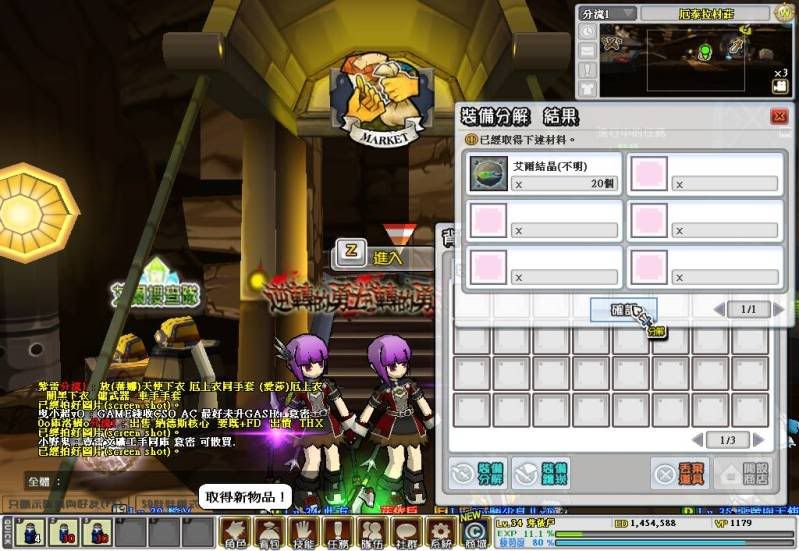Viewport: 799px width, 551px height.
Task: Click the minimap camera zoom icon
Action: 781,86
